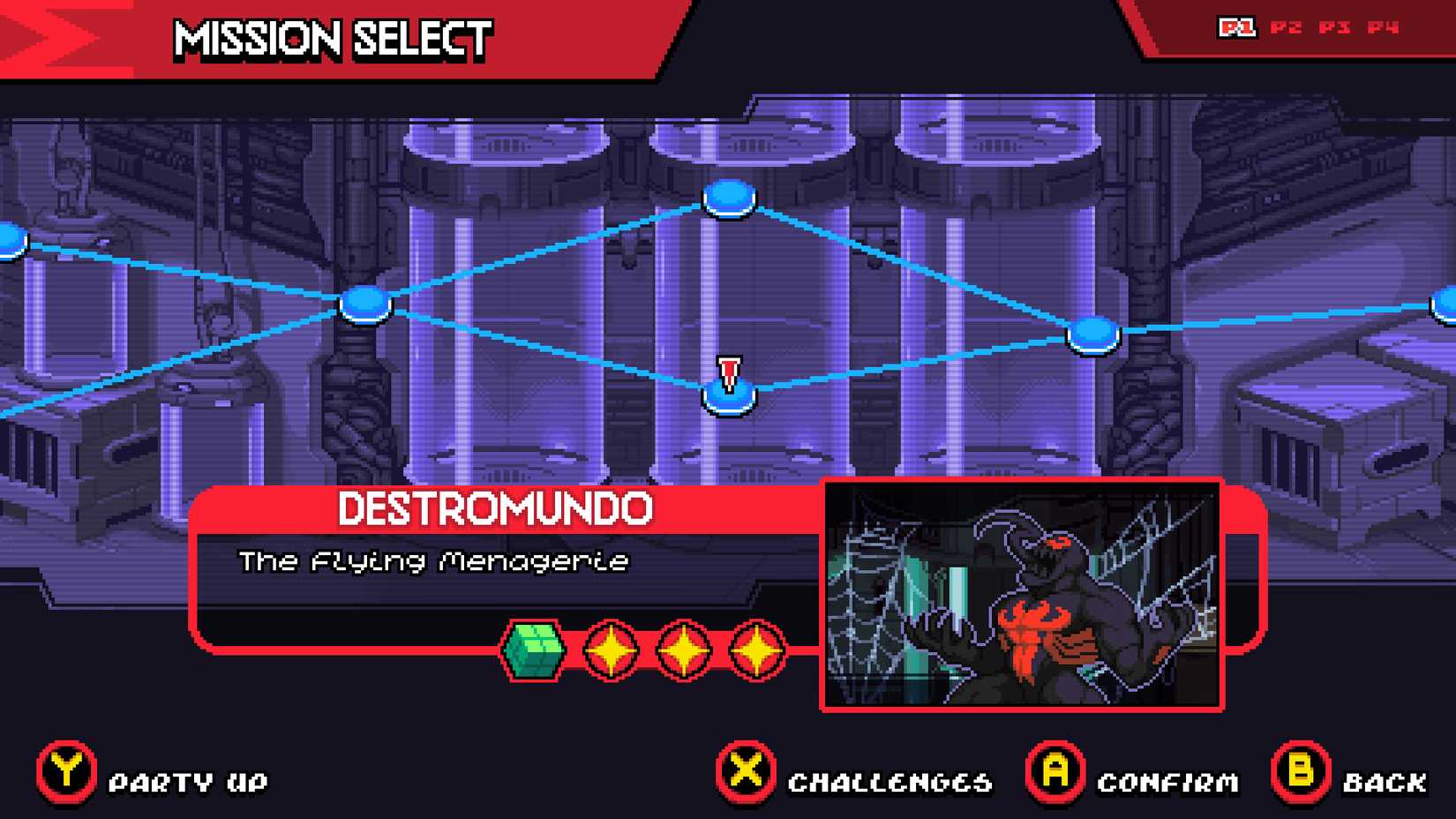Click the first yellow diamond difficulty icon

coord(610,650)
